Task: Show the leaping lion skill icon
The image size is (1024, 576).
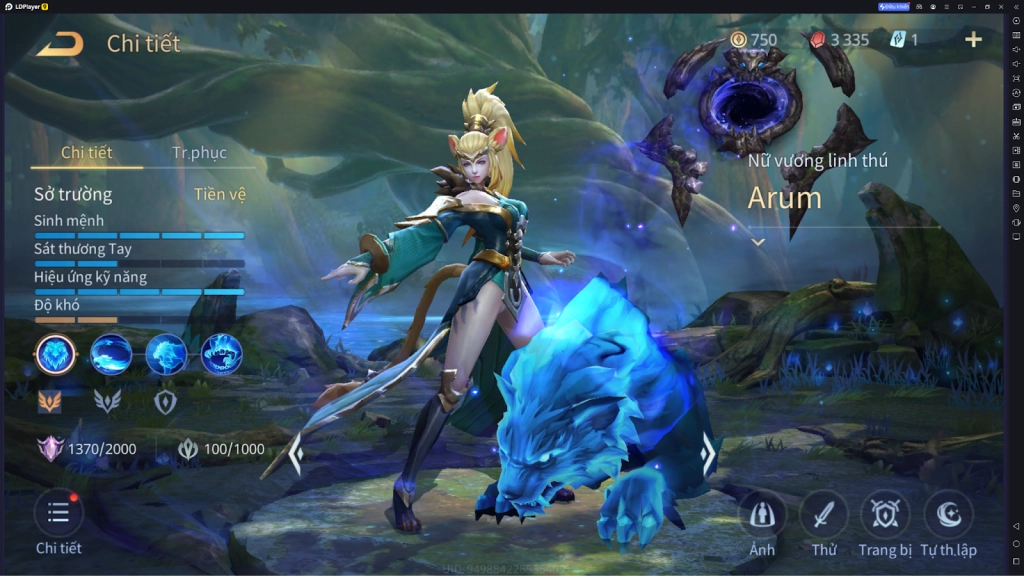Action: pyautogui.click(x=166, y=354)
